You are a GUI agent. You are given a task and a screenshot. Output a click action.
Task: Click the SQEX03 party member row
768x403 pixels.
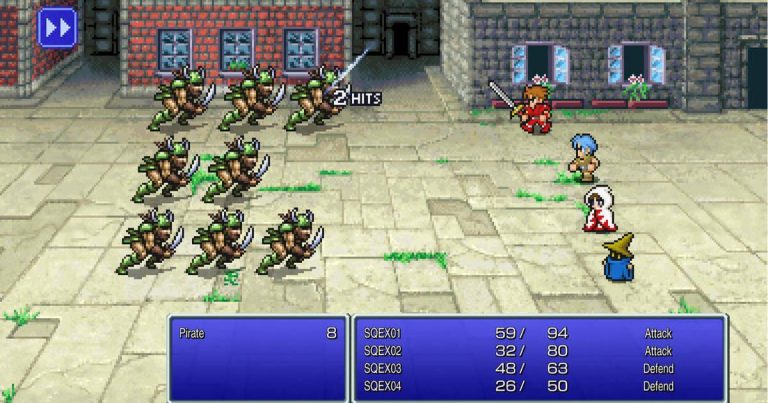pos(539,368)
